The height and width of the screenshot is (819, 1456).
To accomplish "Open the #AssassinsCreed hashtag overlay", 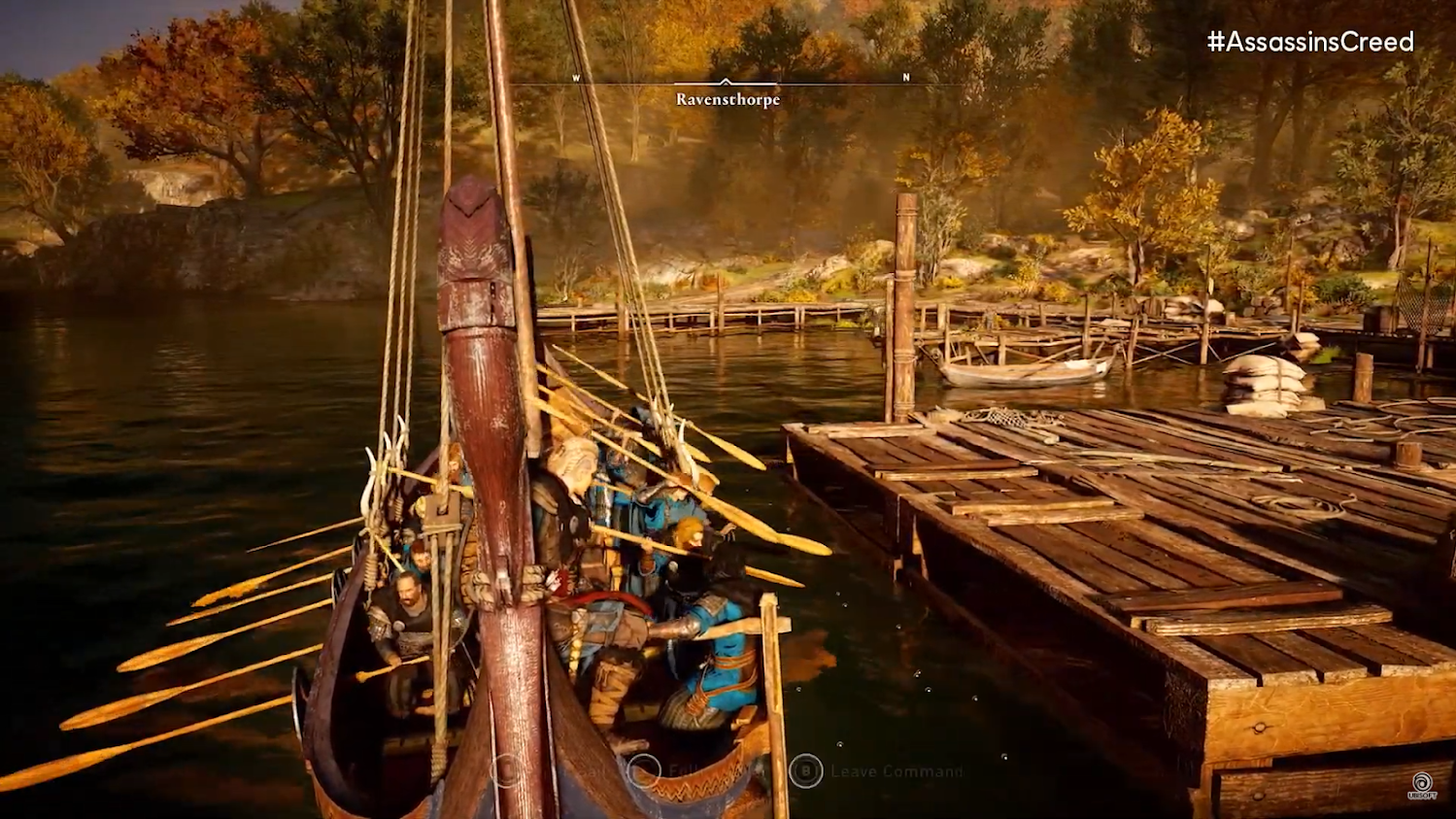I will tap(1309, 42).
